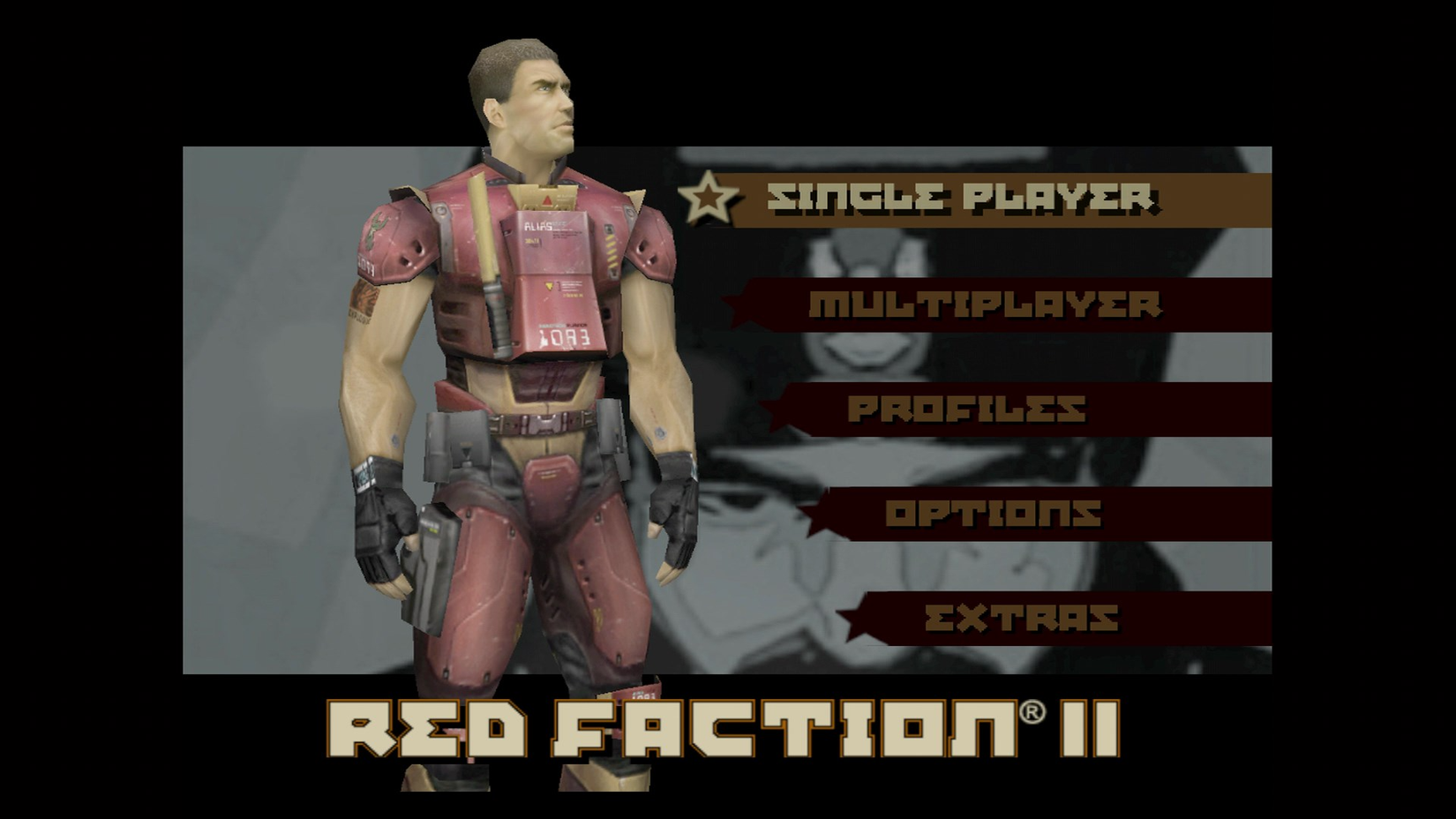1456x819 pixels.
Task: Click the Red Faction II logo
Action: tap(724, 733)
